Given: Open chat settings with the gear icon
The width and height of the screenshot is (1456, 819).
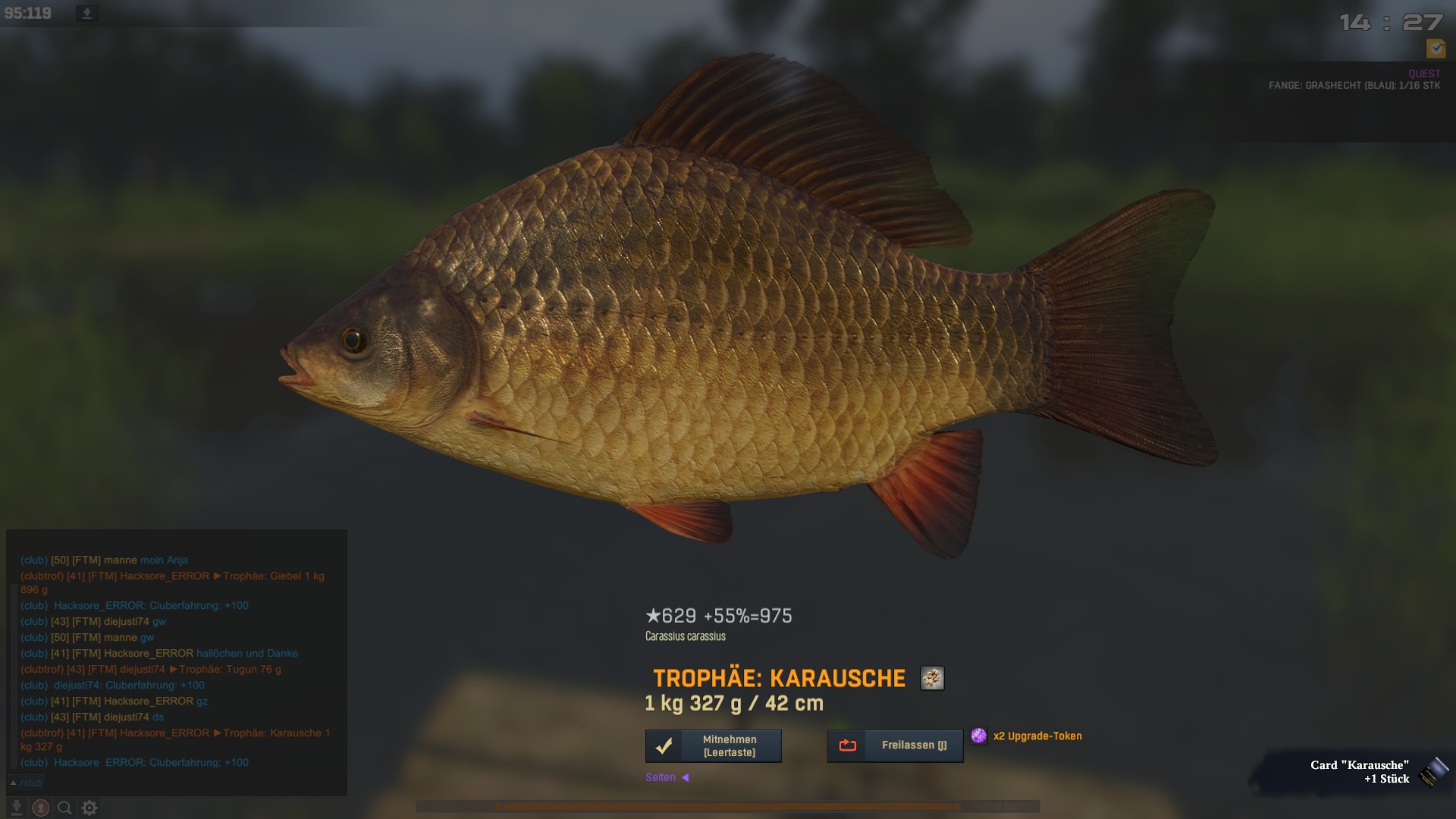Looking at the screenshot, I should click(x=89, y=808).
